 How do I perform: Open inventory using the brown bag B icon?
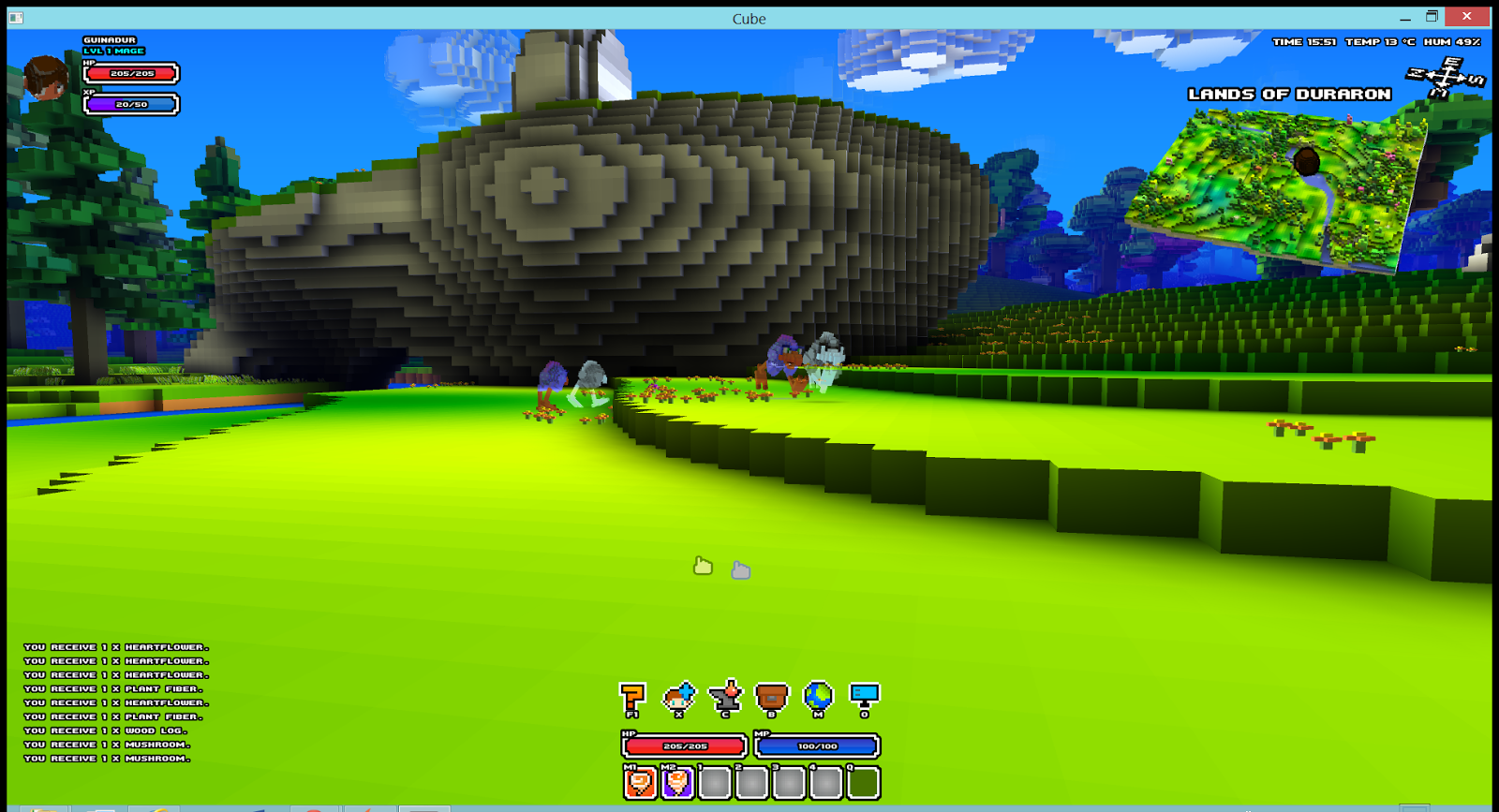[770, 693]
